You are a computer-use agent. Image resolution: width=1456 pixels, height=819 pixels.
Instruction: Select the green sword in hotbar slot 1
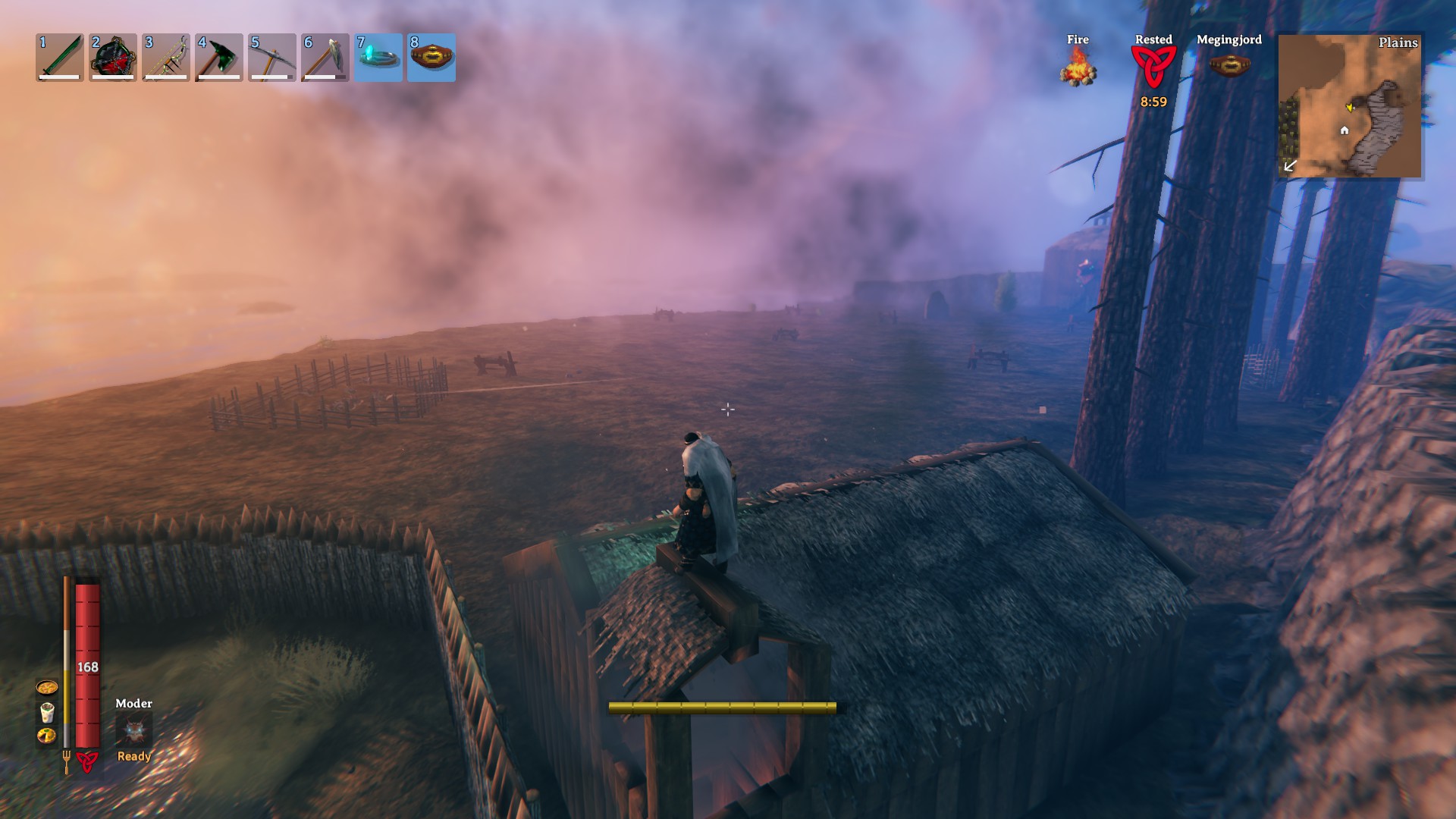pos(60,57)
